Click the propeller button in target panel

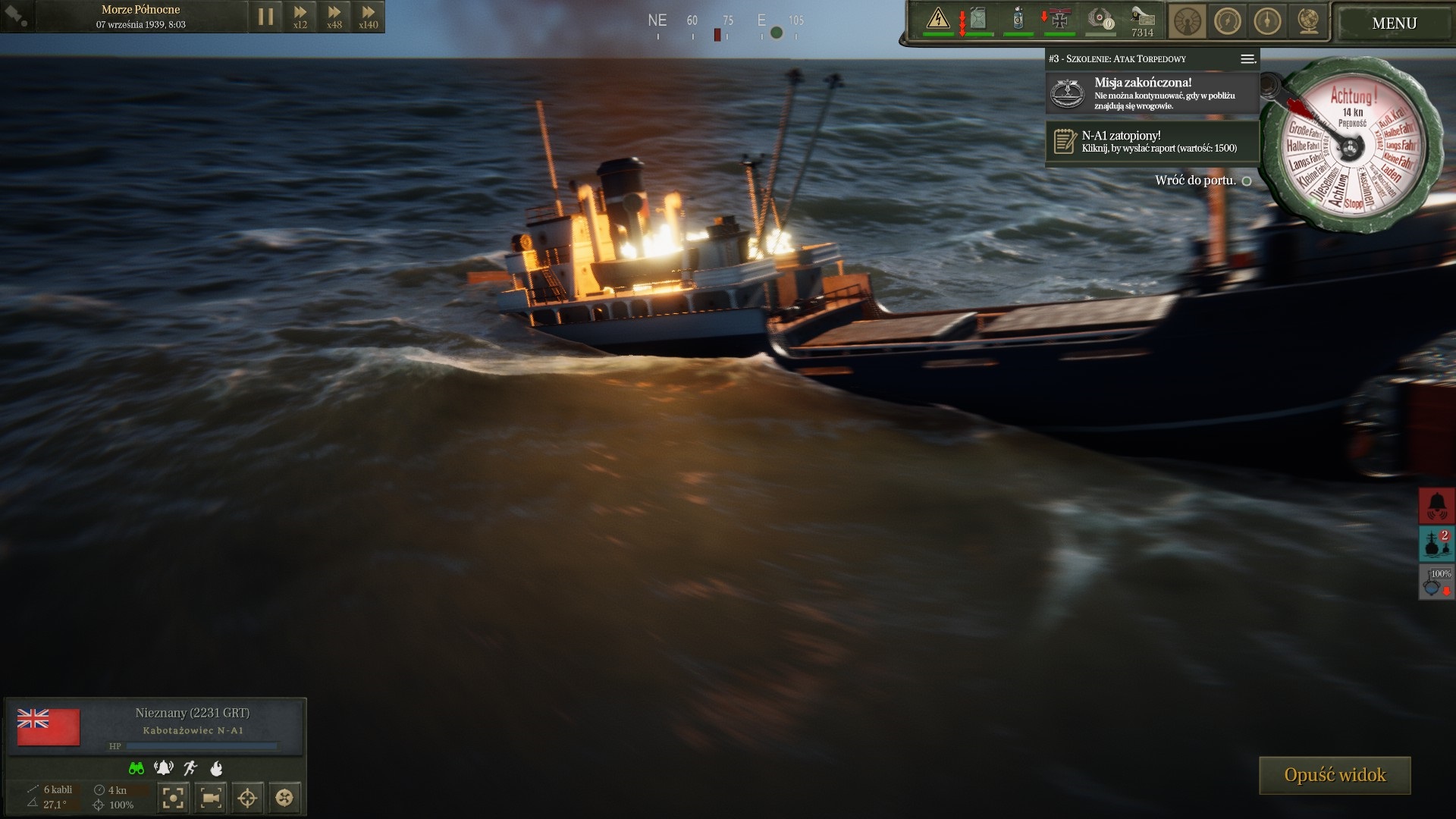pyautogui.click(x=284, y=797)
